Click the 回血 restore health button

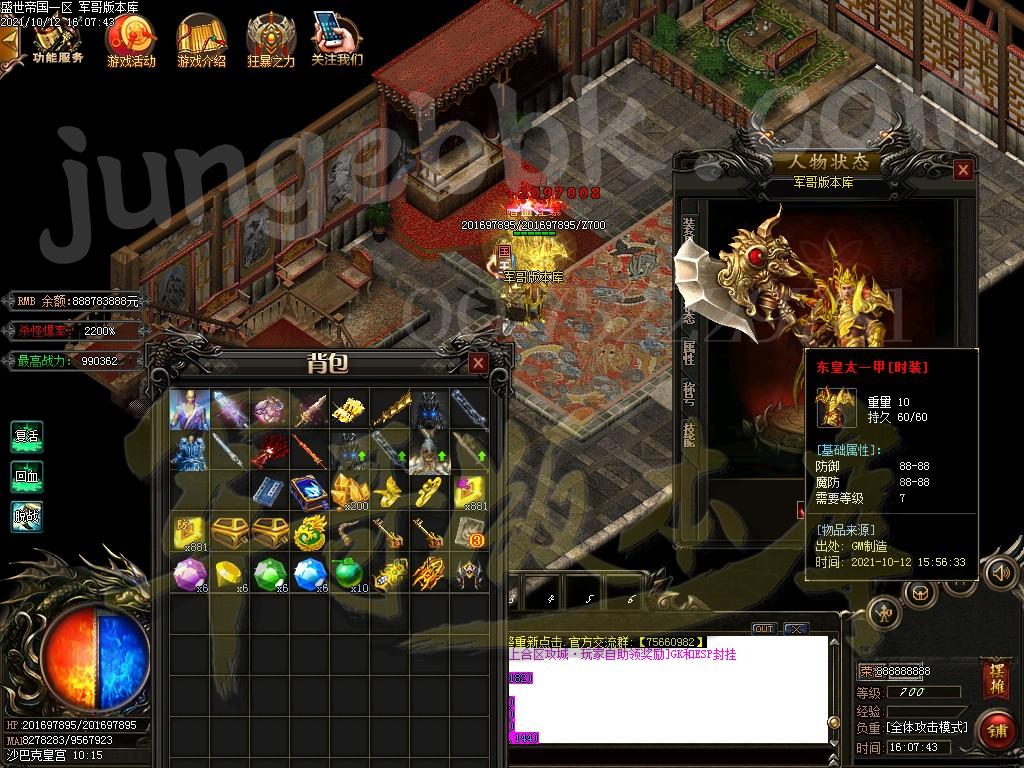pyautogui.click(x=27, y=477)
